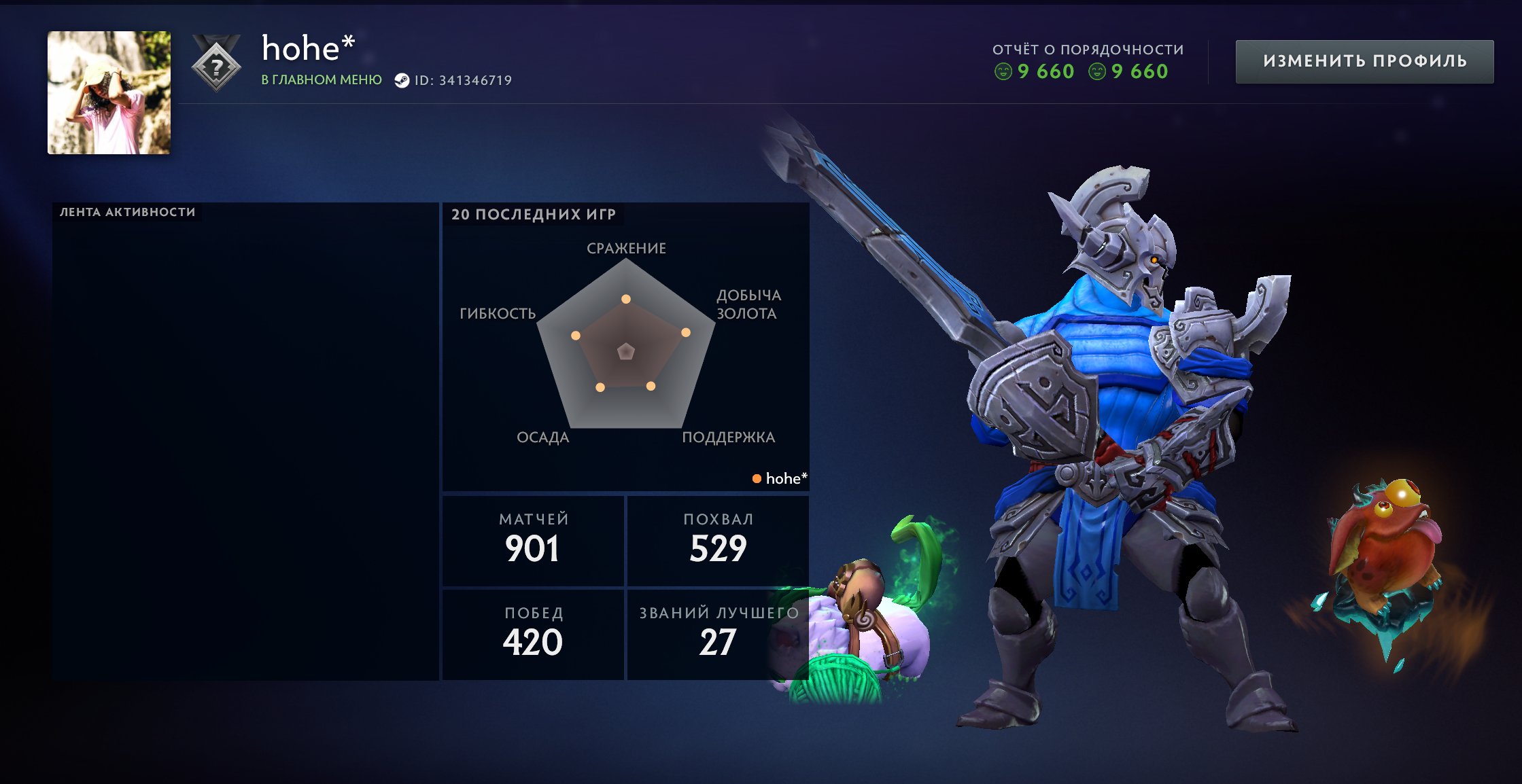Click the МАТЧЕЙ 901 stat tile
1522x784 pixels.
click(532, 540)
